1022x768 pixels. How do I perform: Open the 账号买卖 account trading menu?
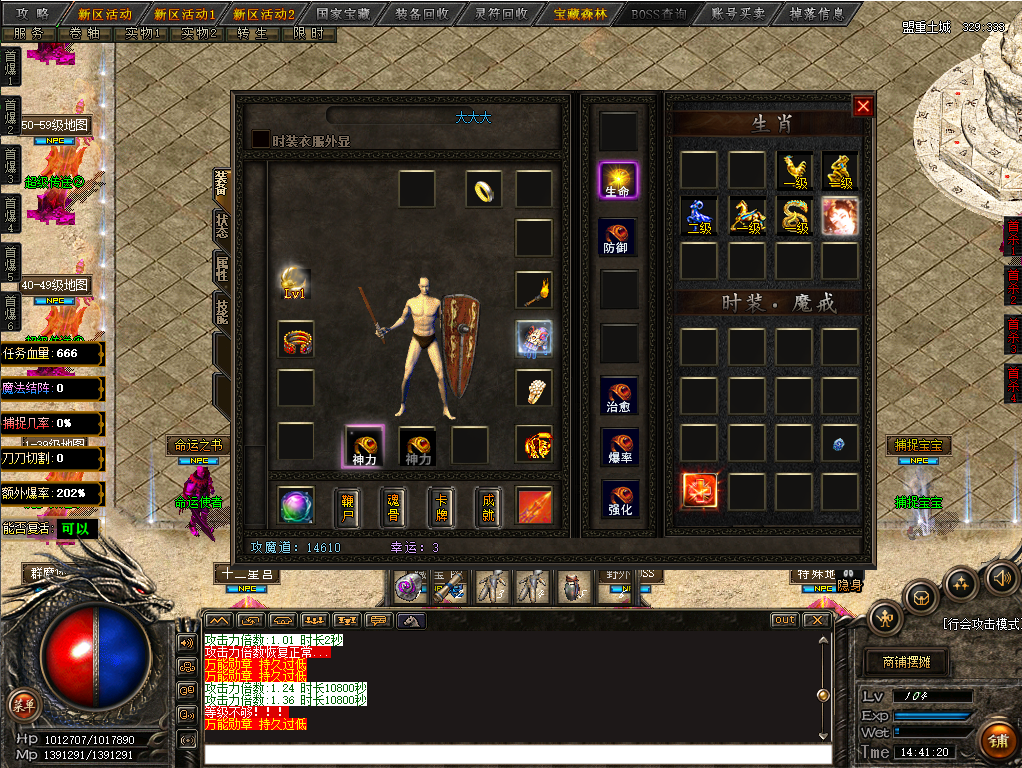click(x=738, y=14)
